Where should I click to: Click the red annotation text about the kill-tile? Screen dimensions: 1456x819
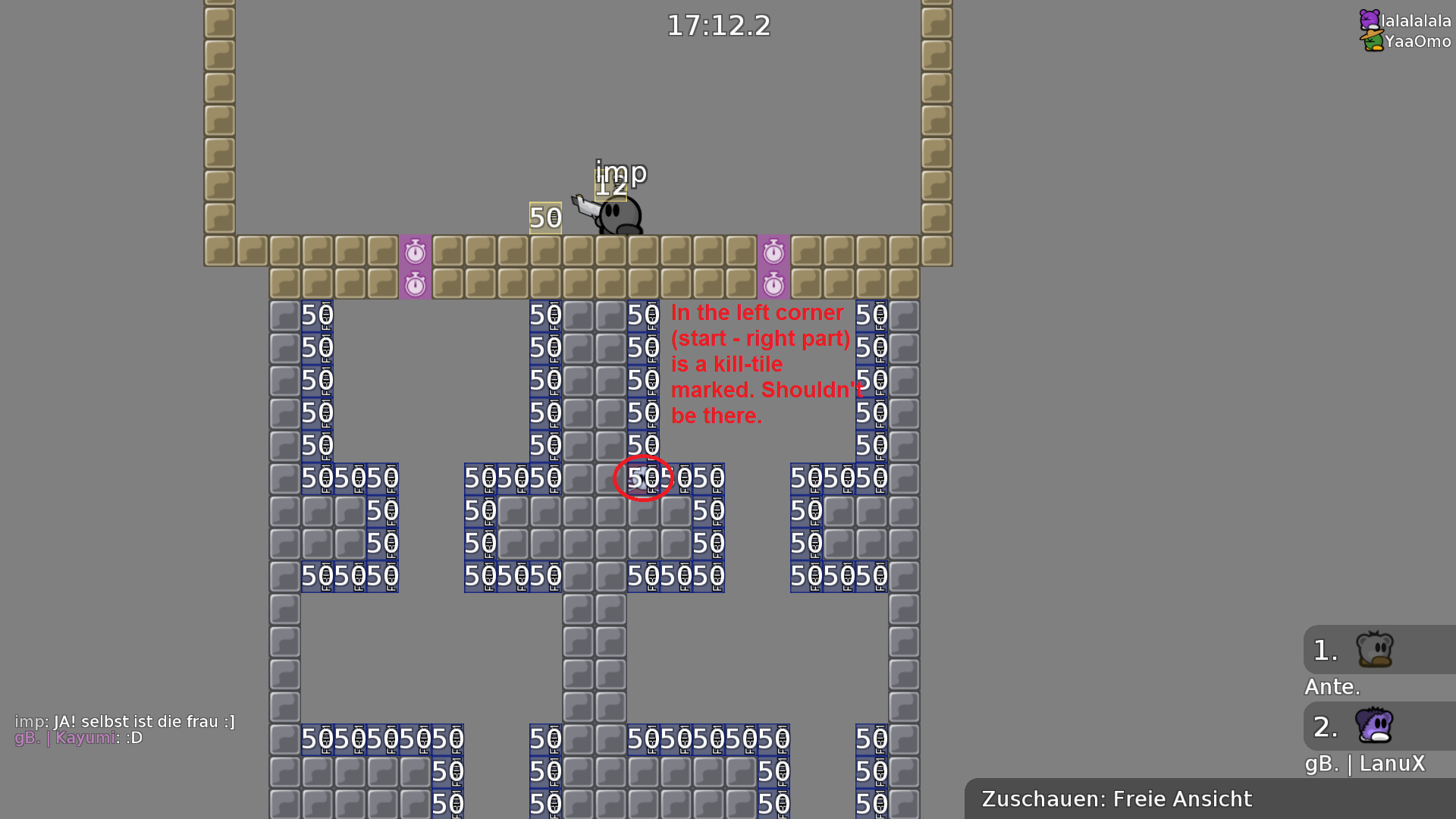coord(761,364)
